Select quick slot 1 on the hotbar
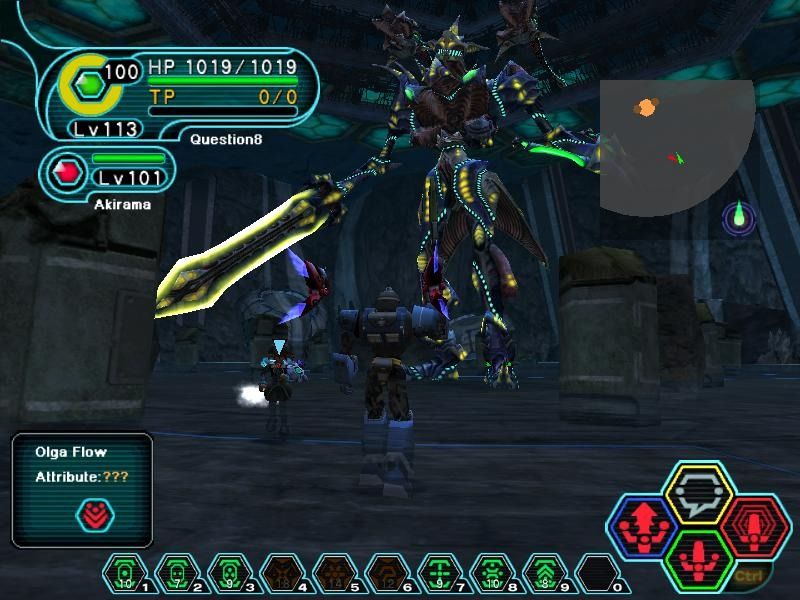Image resolution: width=800 pixels, height=600 pixels. (122, 574)
